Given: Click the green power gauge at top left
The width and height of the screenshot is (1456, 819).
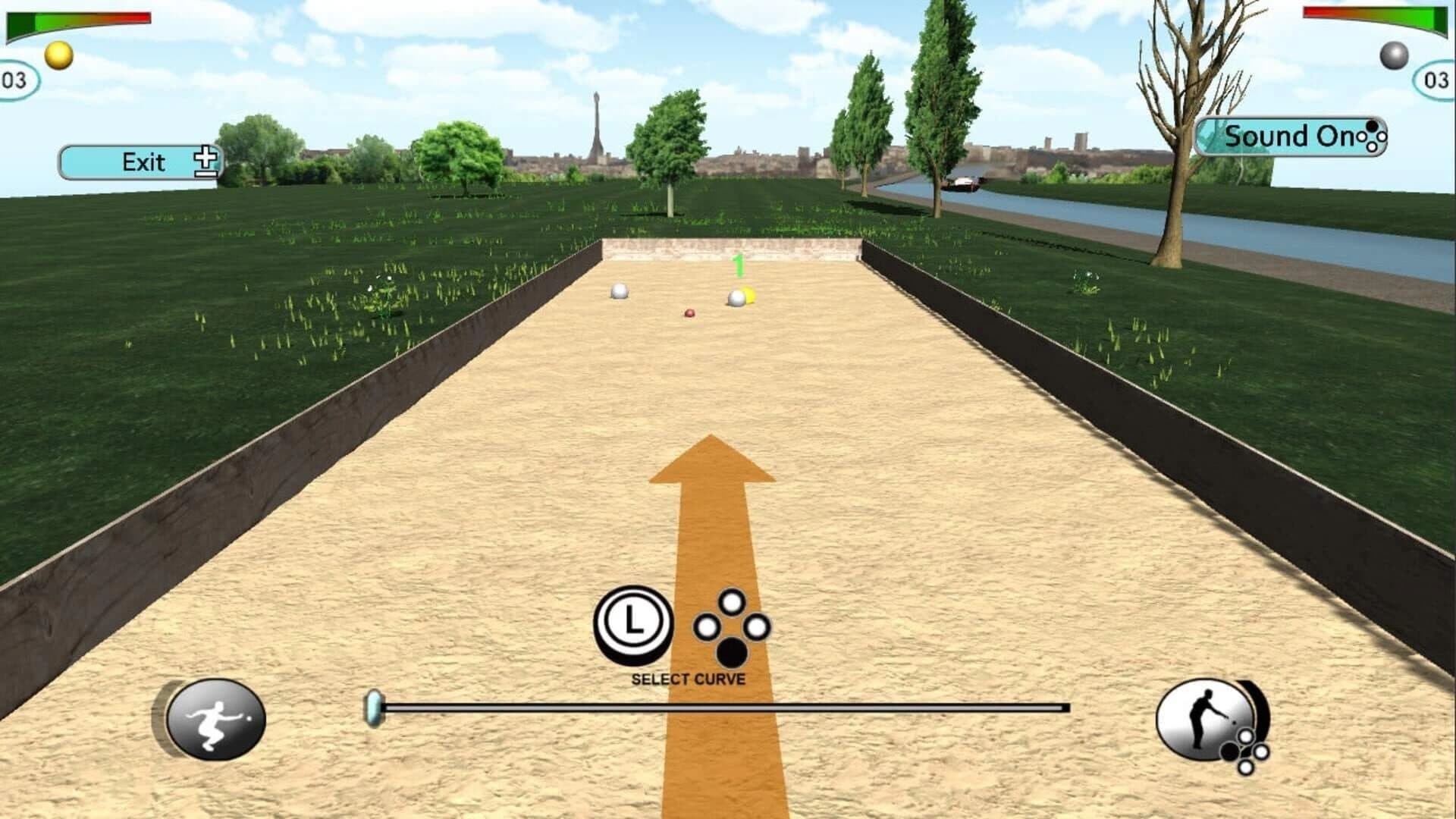Looking at the screenshot, I should coord(23,20).
